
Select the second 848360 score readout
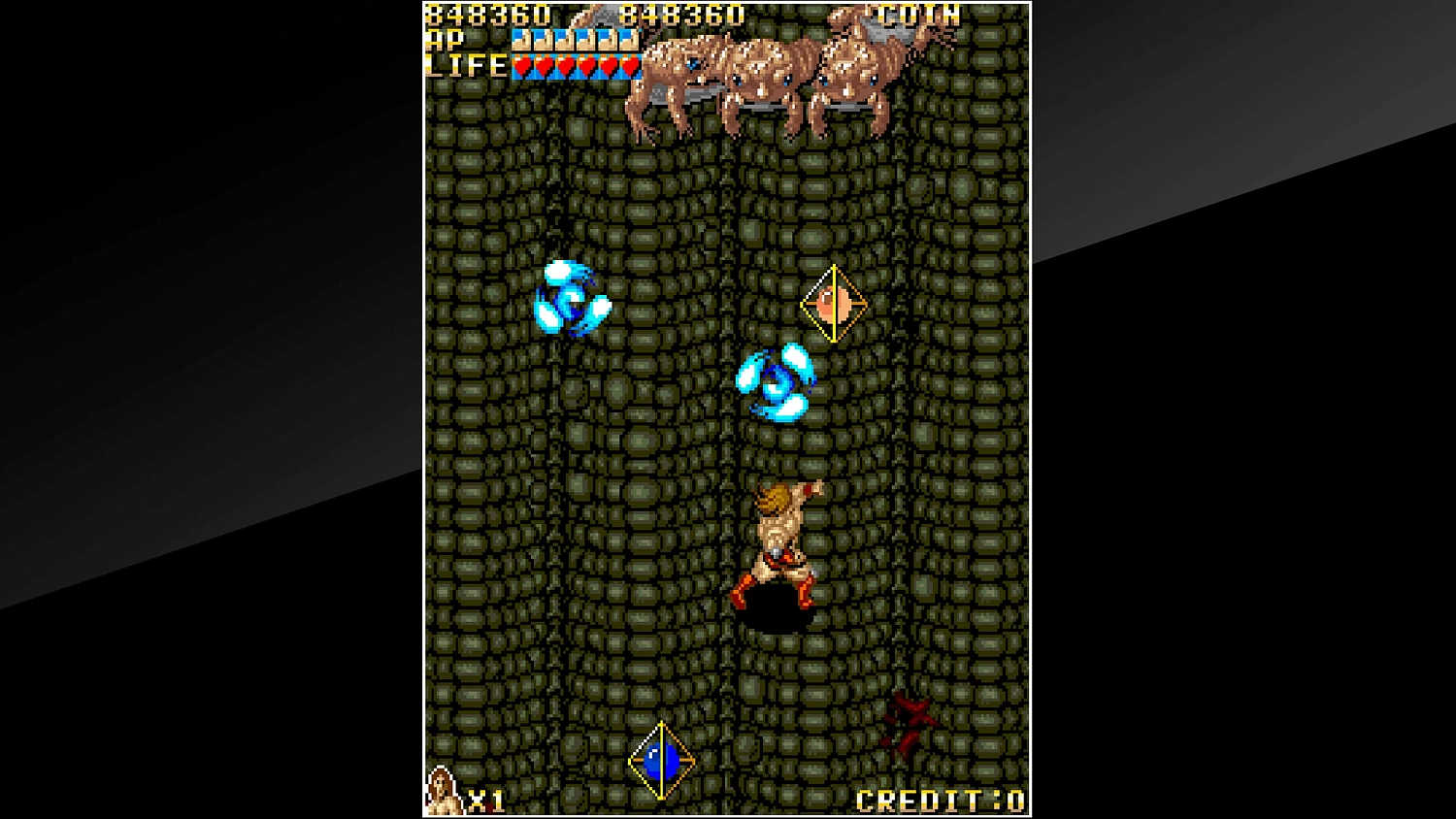(x=681, y=16)
